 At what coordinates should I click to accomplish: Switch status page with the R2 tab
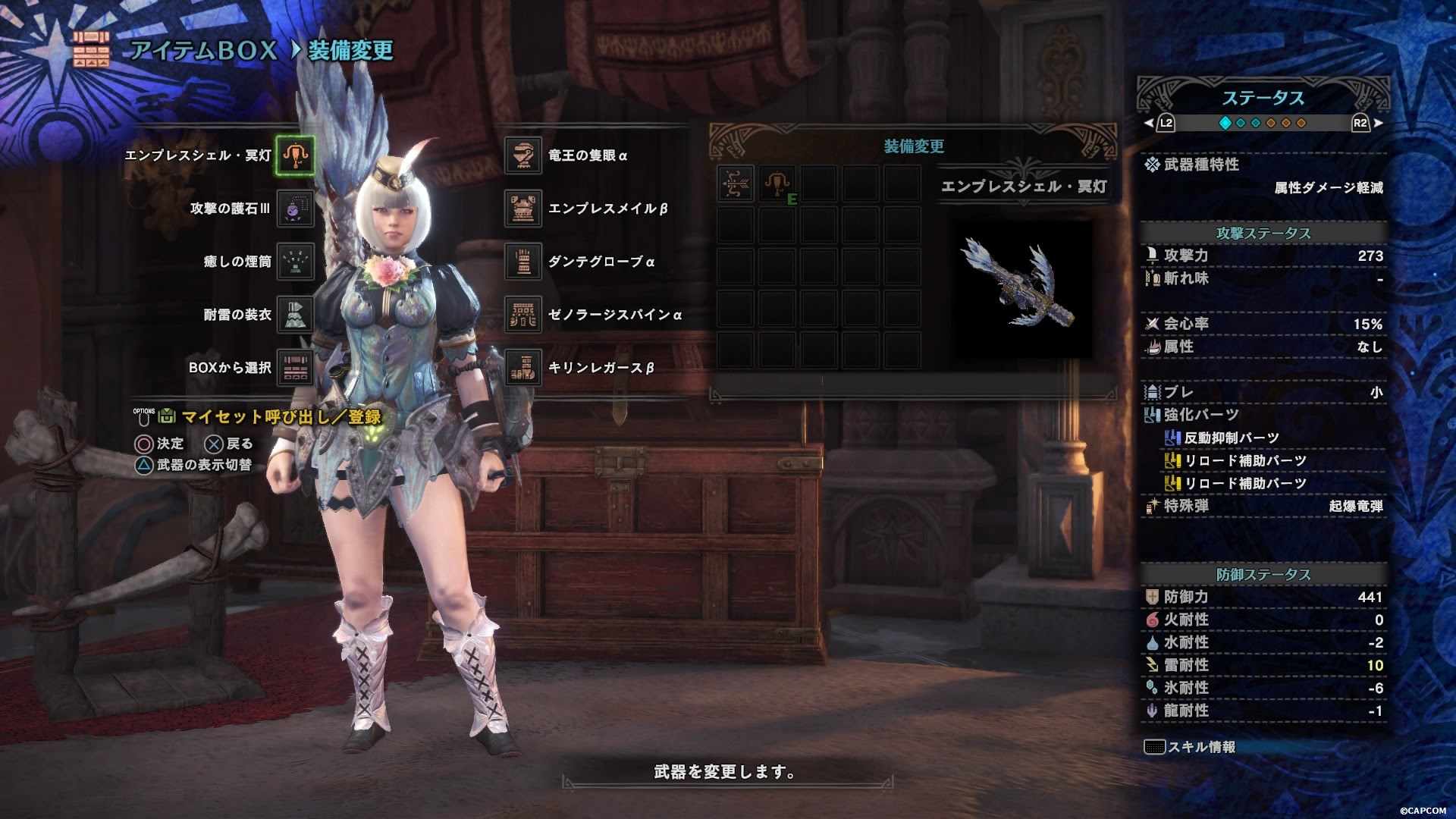[x=1361, y=121]
